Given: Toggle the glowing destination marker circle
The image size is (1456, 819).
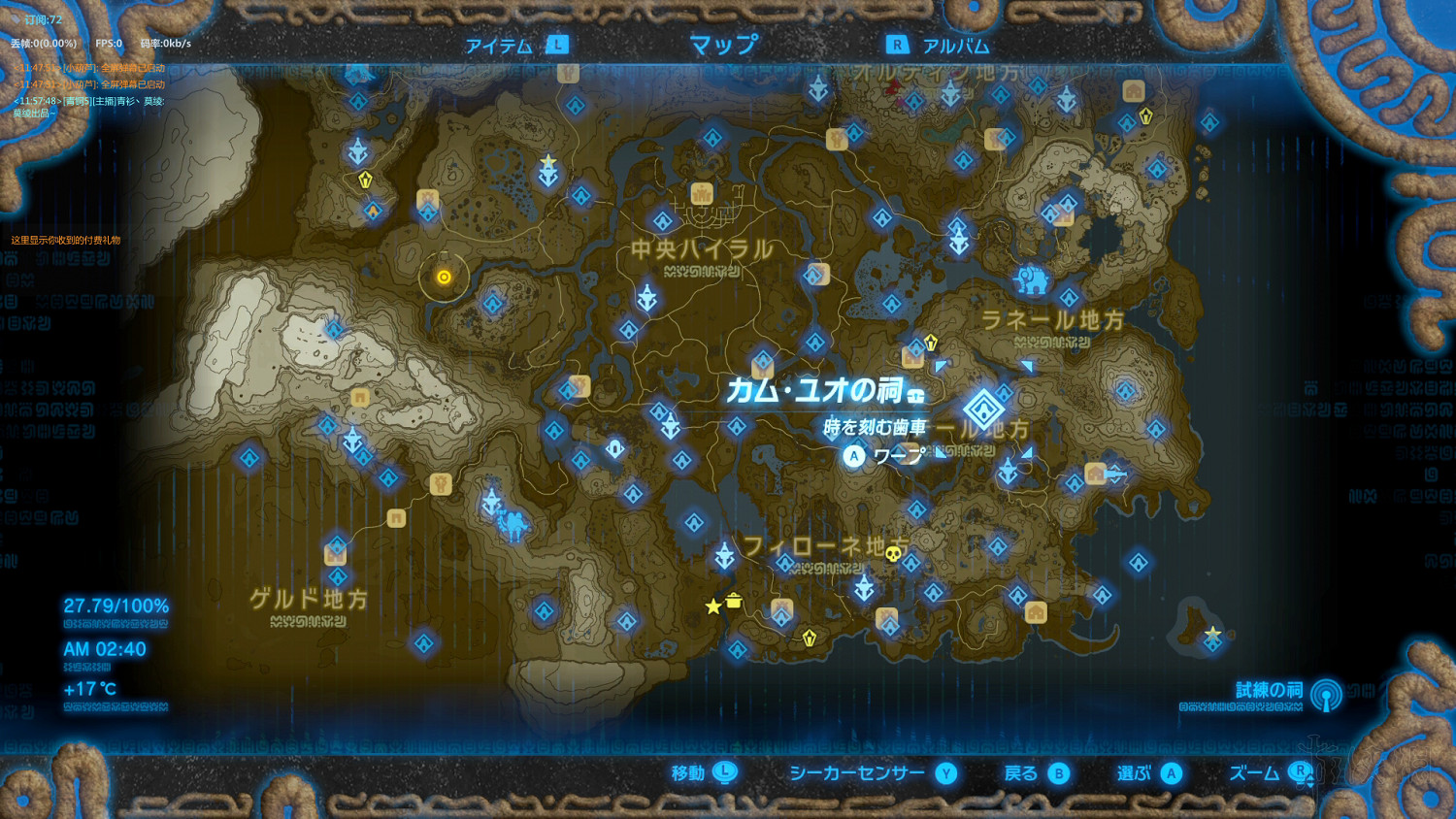Looking at the screenshot, I should (443, 277).
